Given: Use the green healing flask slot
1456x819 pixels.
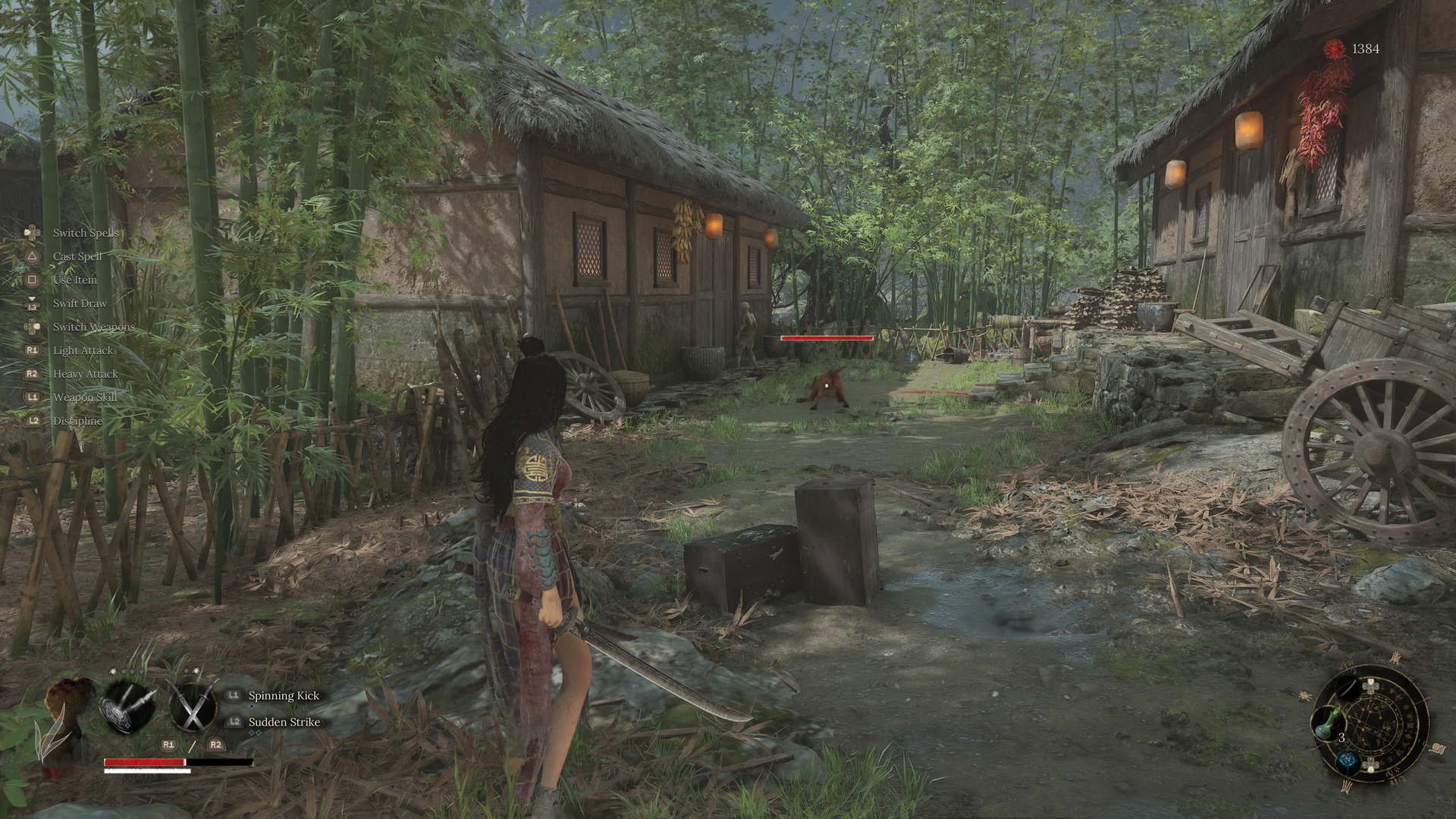Looking at the screenshot, I should 1329,725.
